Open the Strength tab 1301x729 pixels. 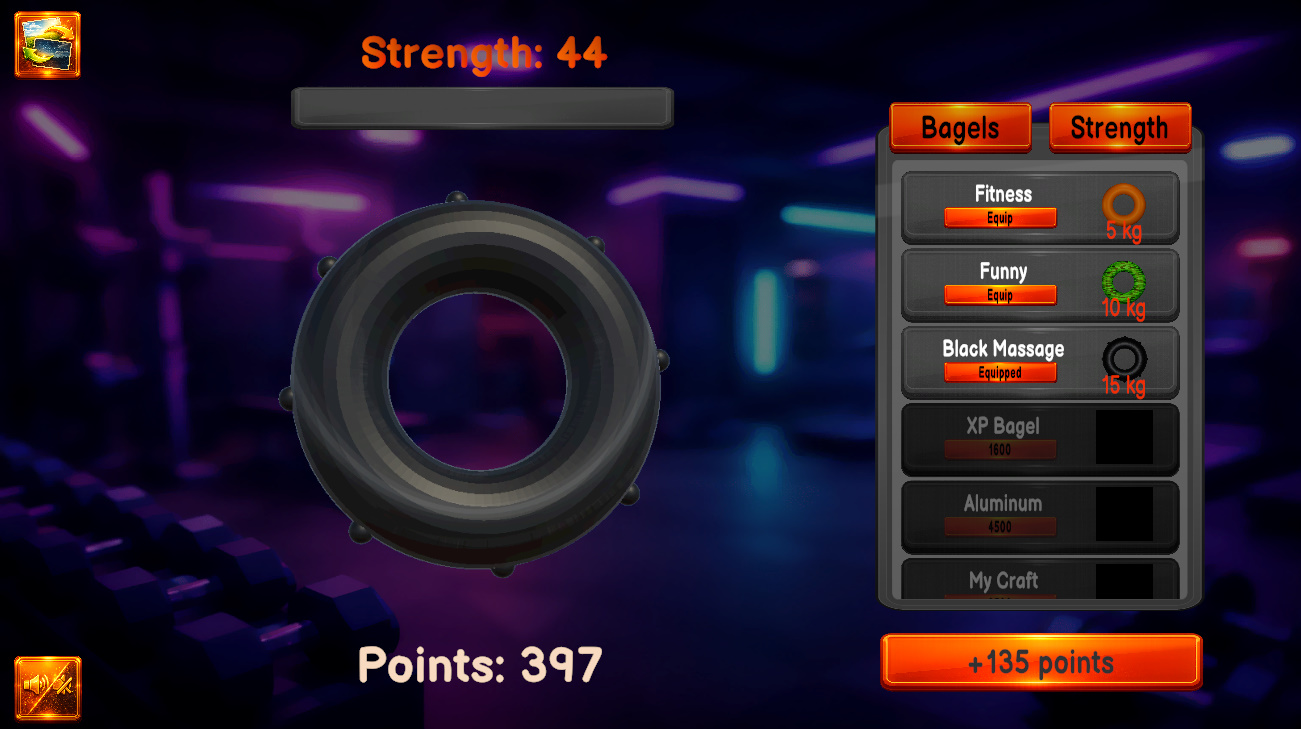(x=1119, y=127)
